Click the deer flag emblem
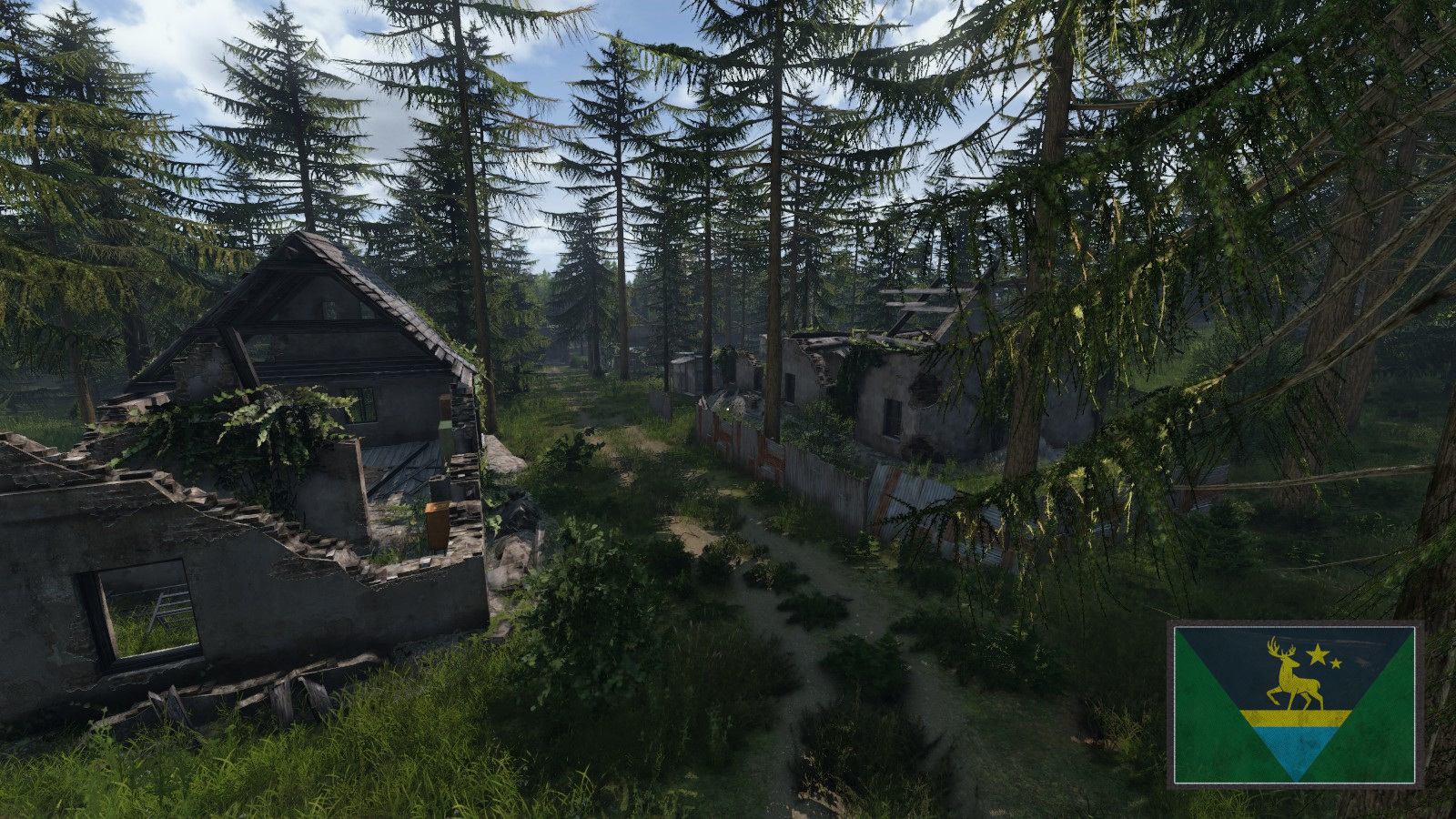 tap(1294, 704)
